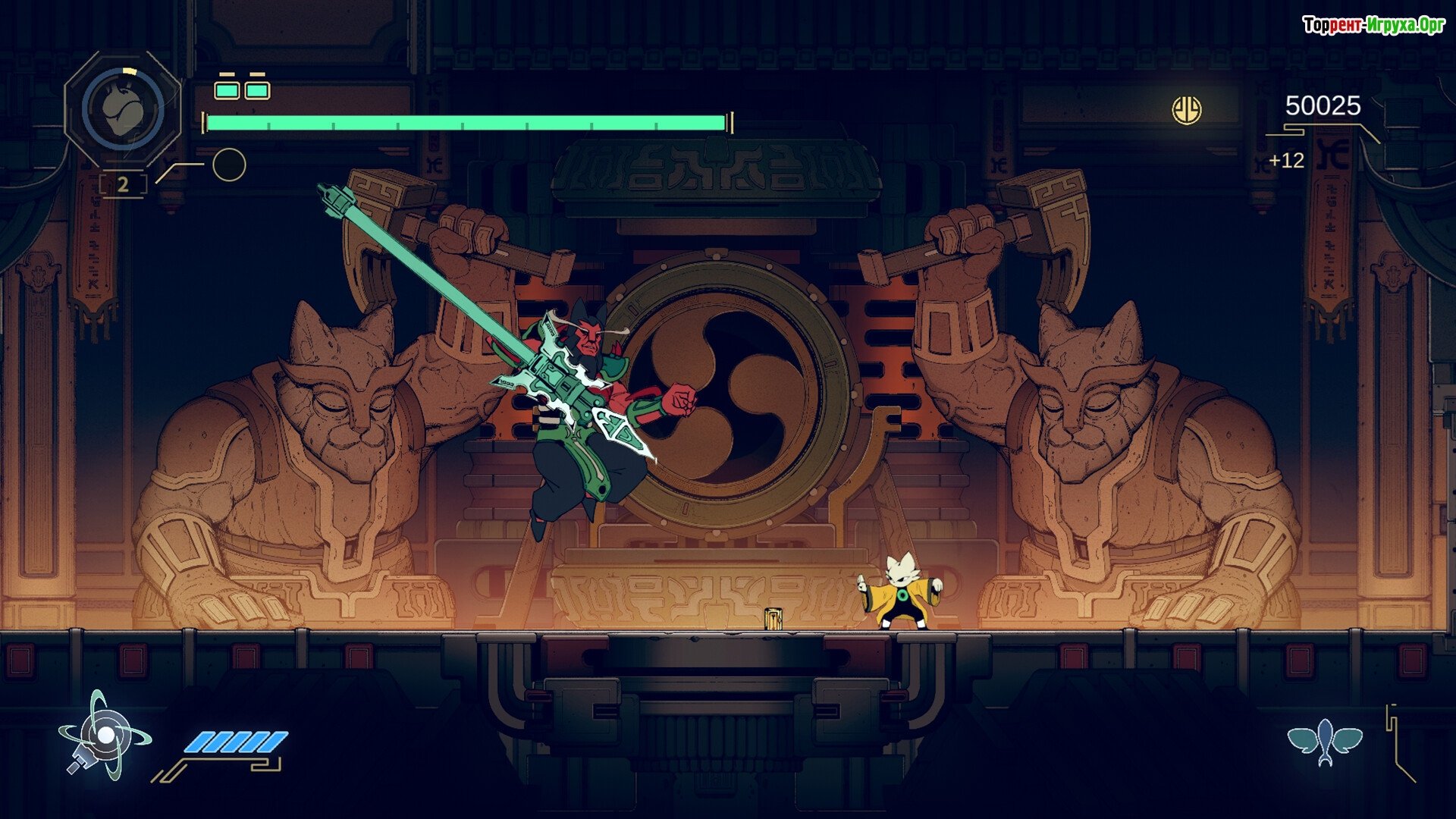Click the healing pipe counter showing 2
The image size is (1456, 819).
(x=123, y=184)
